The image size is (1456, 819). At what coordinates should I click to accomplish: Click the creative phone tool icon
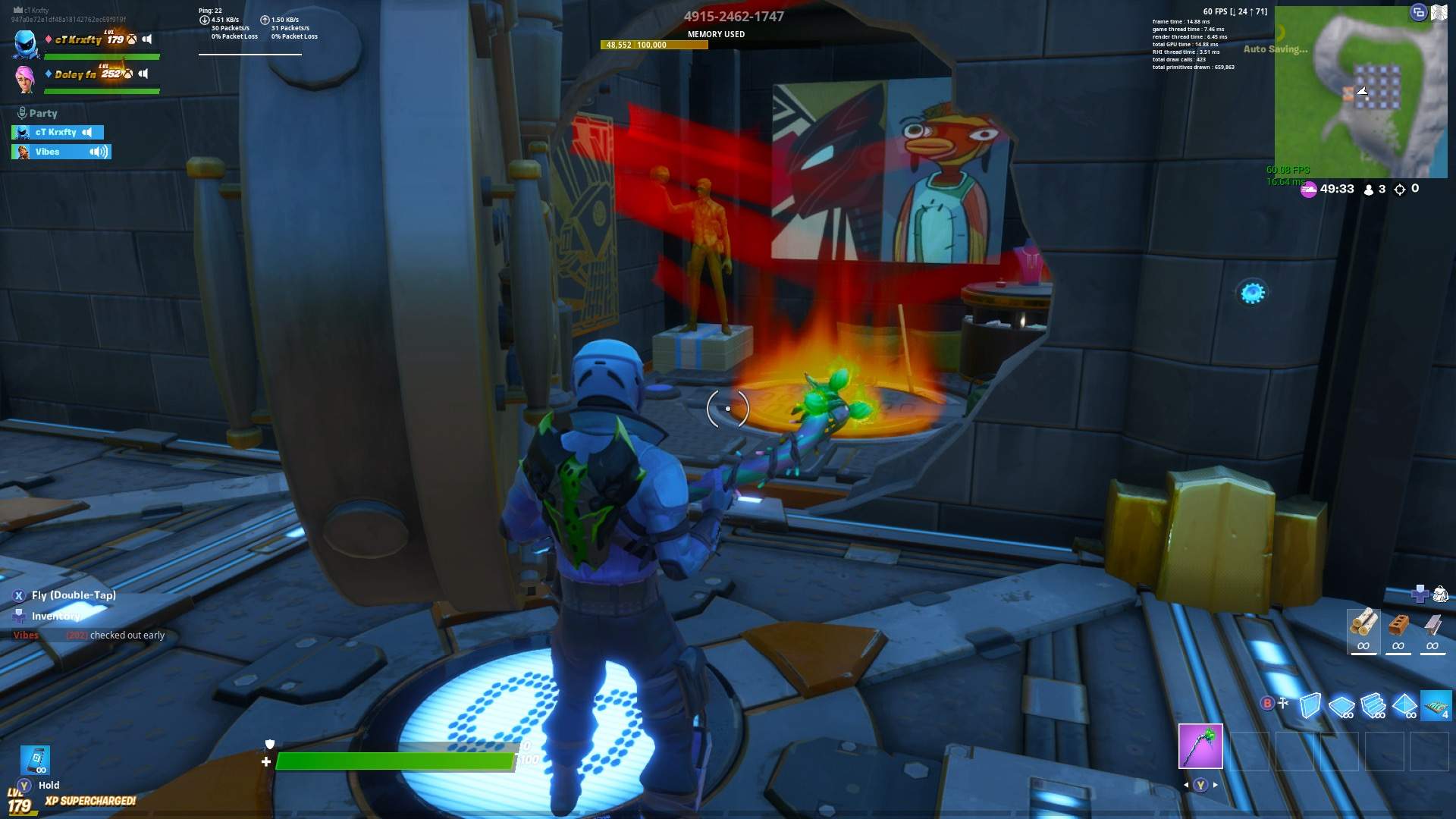(x=36, y=759)
